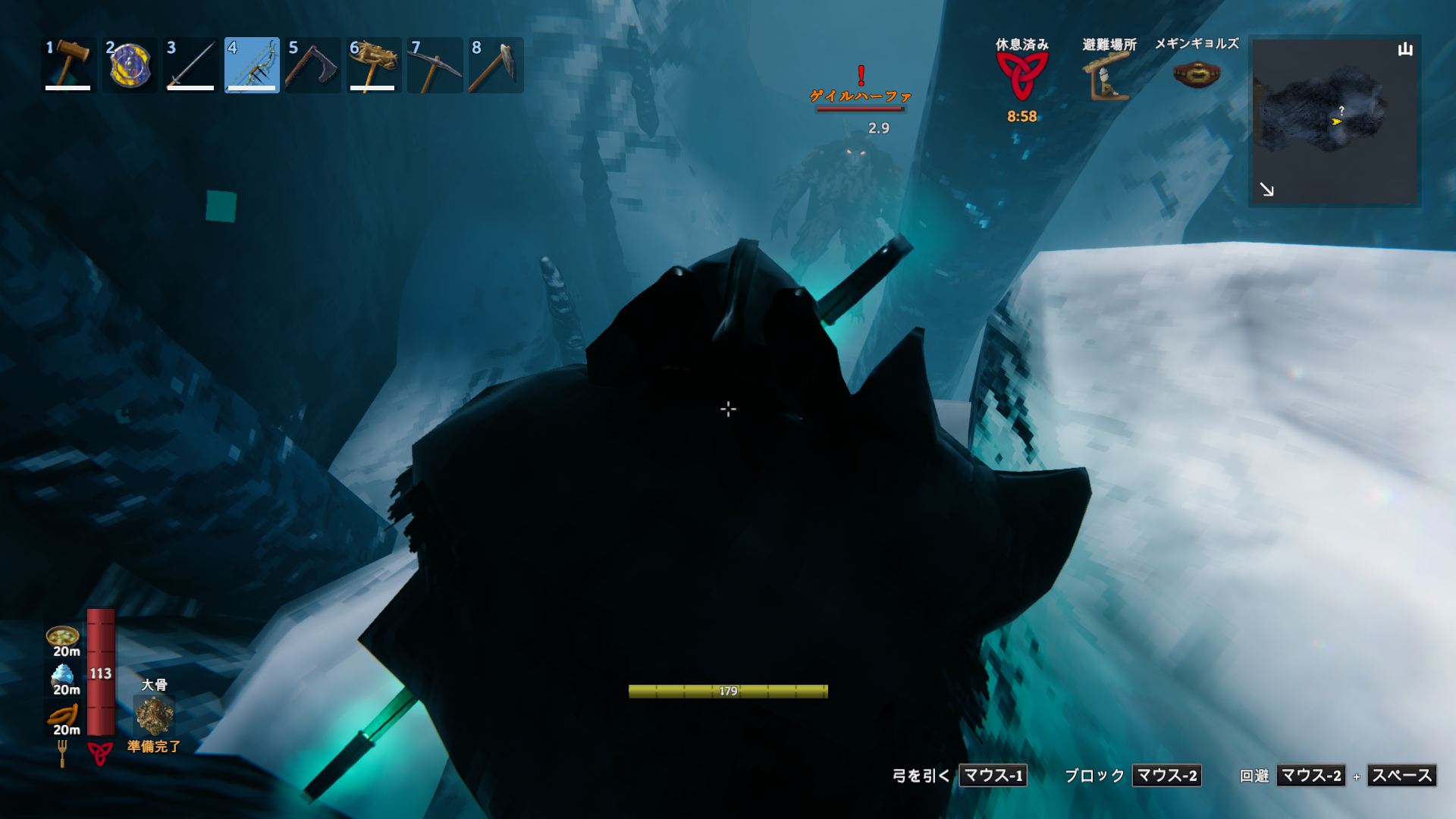
Task: Open the mountain minimap
Action: [x=1334, y=121]
